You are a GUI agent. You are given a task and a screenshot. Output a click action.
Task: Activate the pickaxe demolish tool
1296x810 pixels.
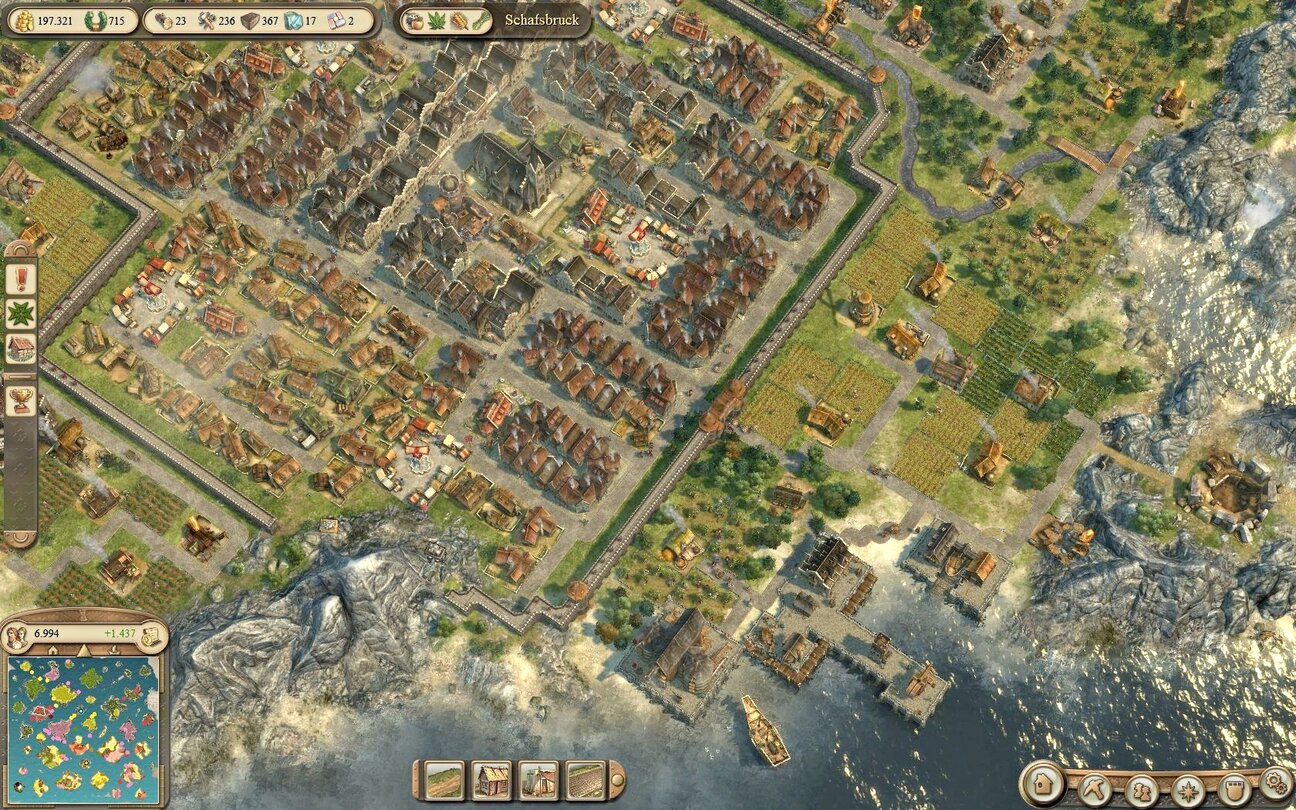[x=1097, y=788]
